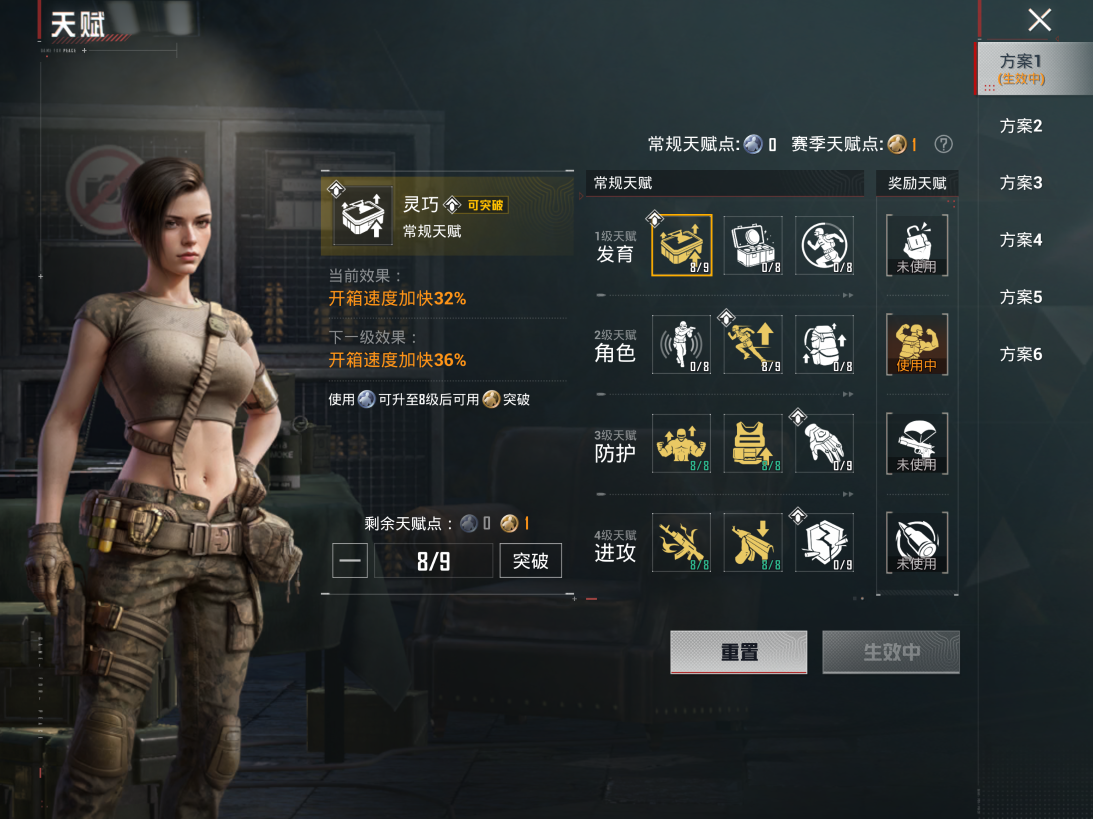The height and width of the screenshot is (819, 1093).
Task: Select the muscular figure reward talent in use
Action: coord(916,345)
